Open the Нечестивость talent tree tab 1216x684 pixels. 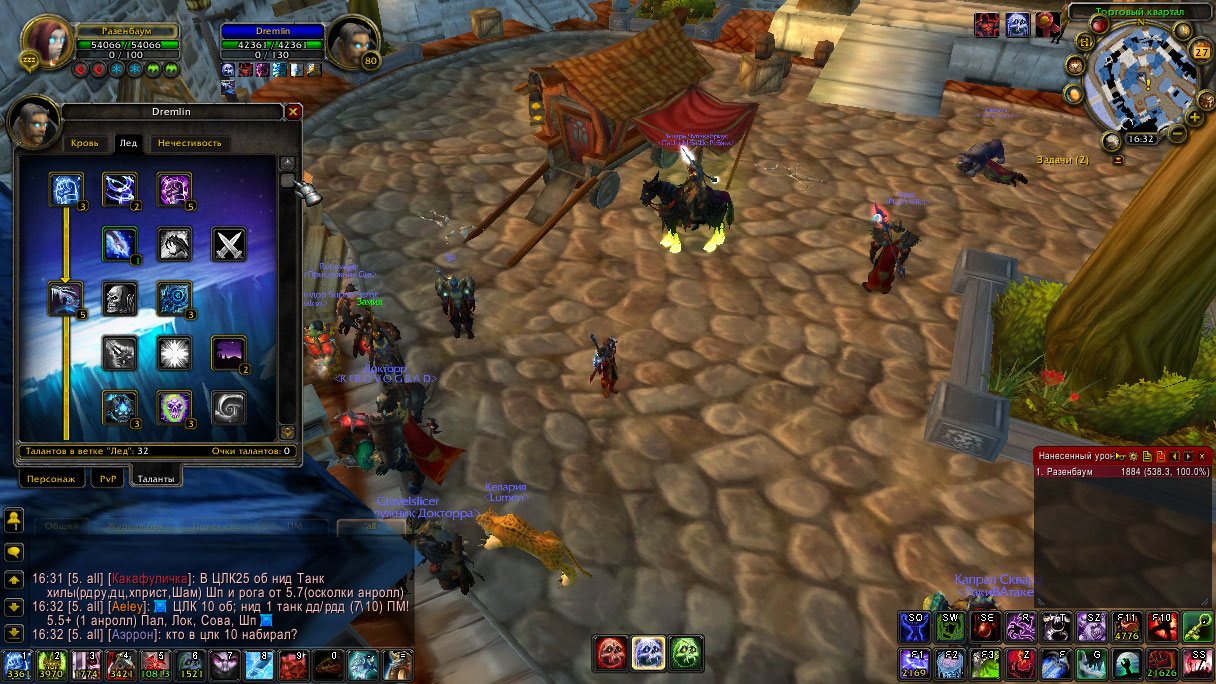click(x=189, y=143)
